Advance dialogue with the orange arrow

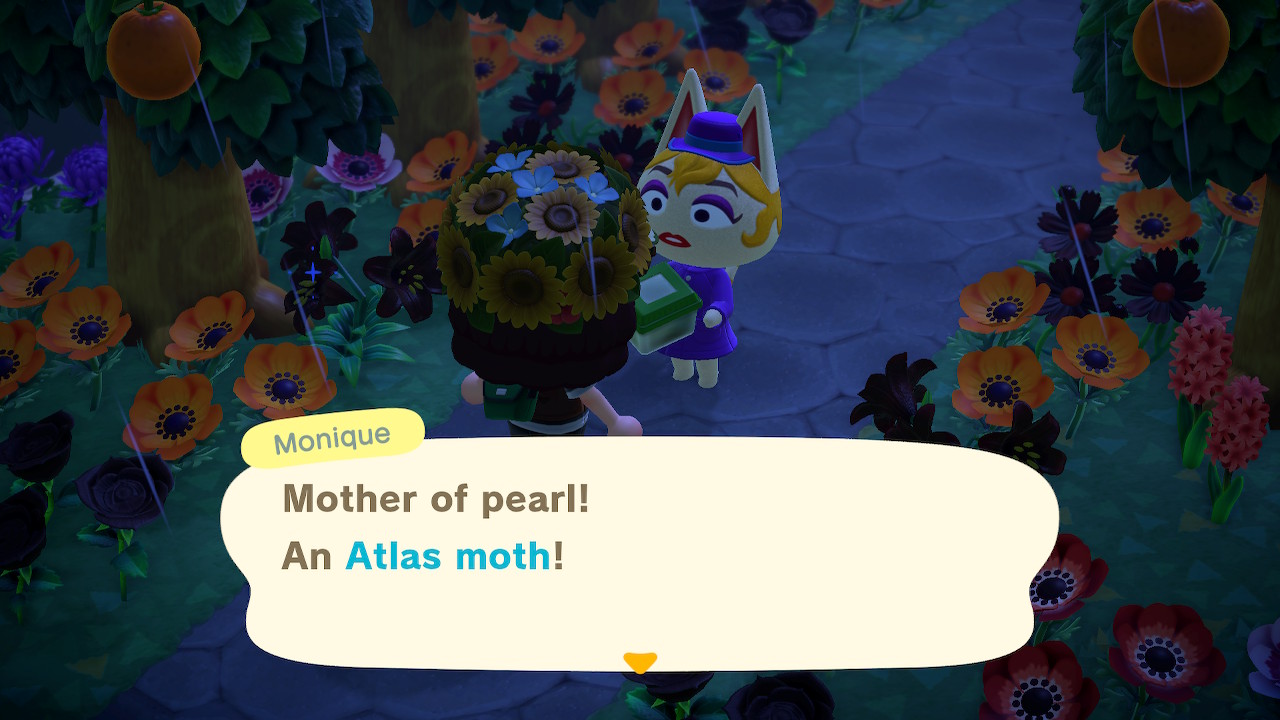(639, 662)
